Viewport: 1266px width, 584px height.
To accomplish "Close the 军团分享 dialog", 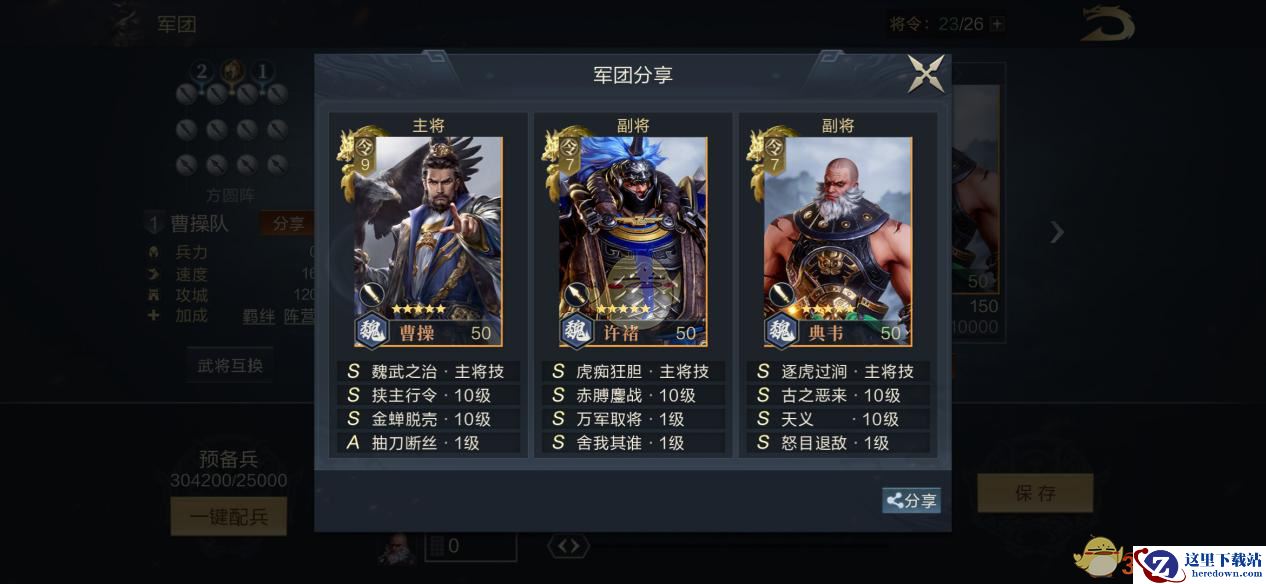I will point(925,74).
